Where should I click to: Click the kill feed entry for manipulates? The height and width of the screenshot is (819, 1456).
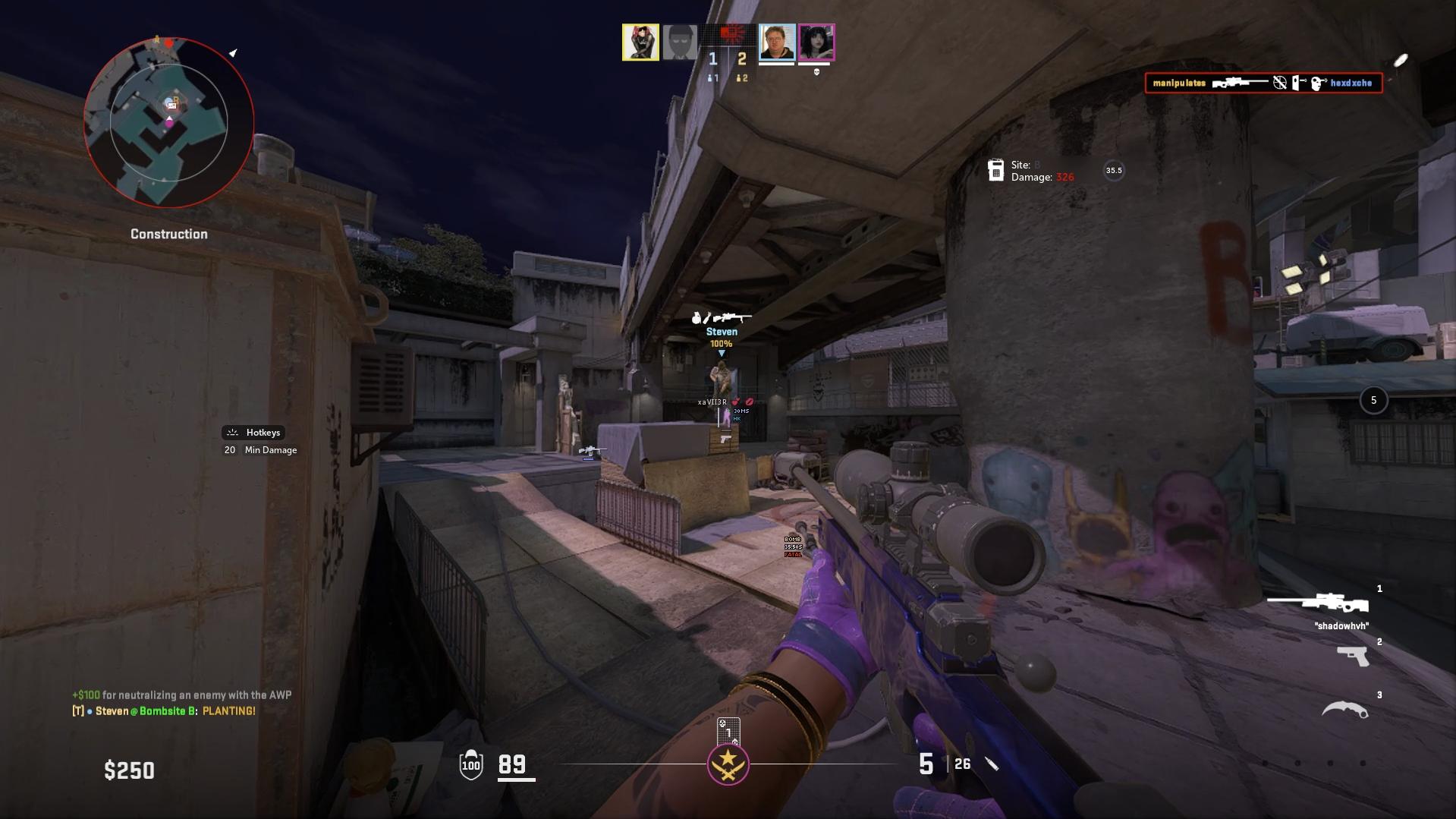click(1263, 83)
